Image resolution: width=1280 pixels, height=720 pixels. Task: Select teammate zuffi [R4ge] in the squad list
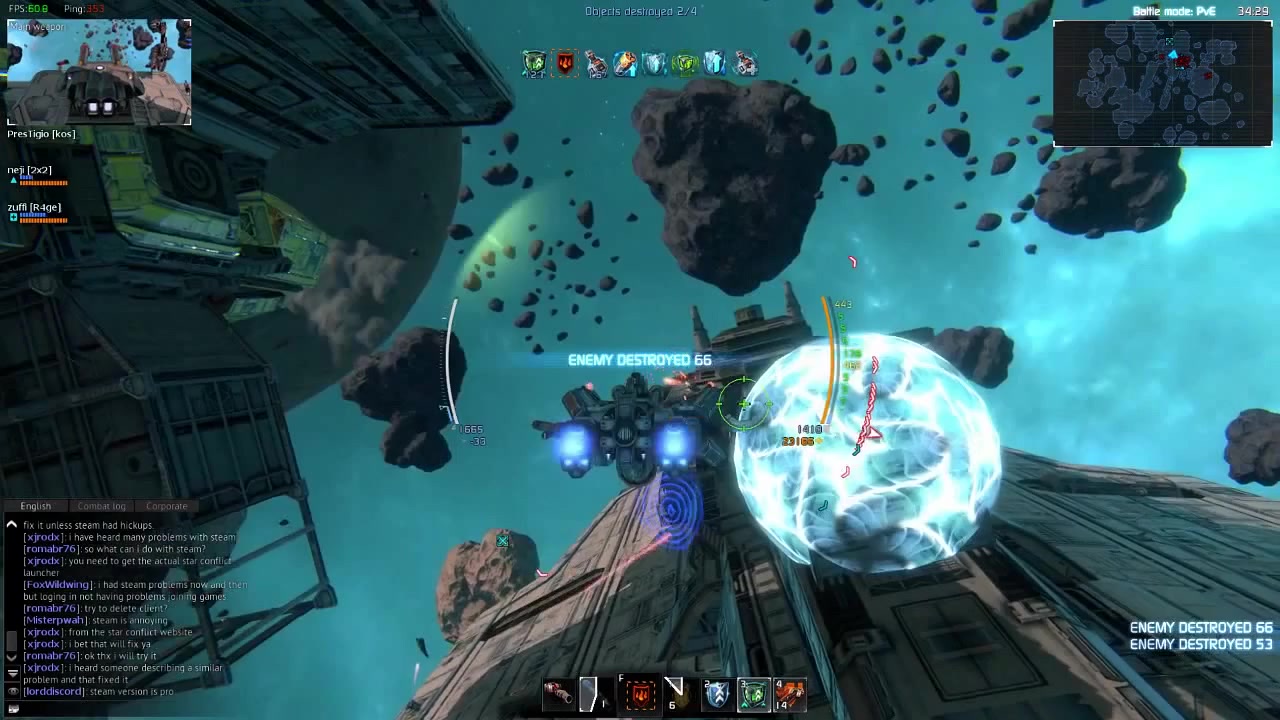(34, 208)
